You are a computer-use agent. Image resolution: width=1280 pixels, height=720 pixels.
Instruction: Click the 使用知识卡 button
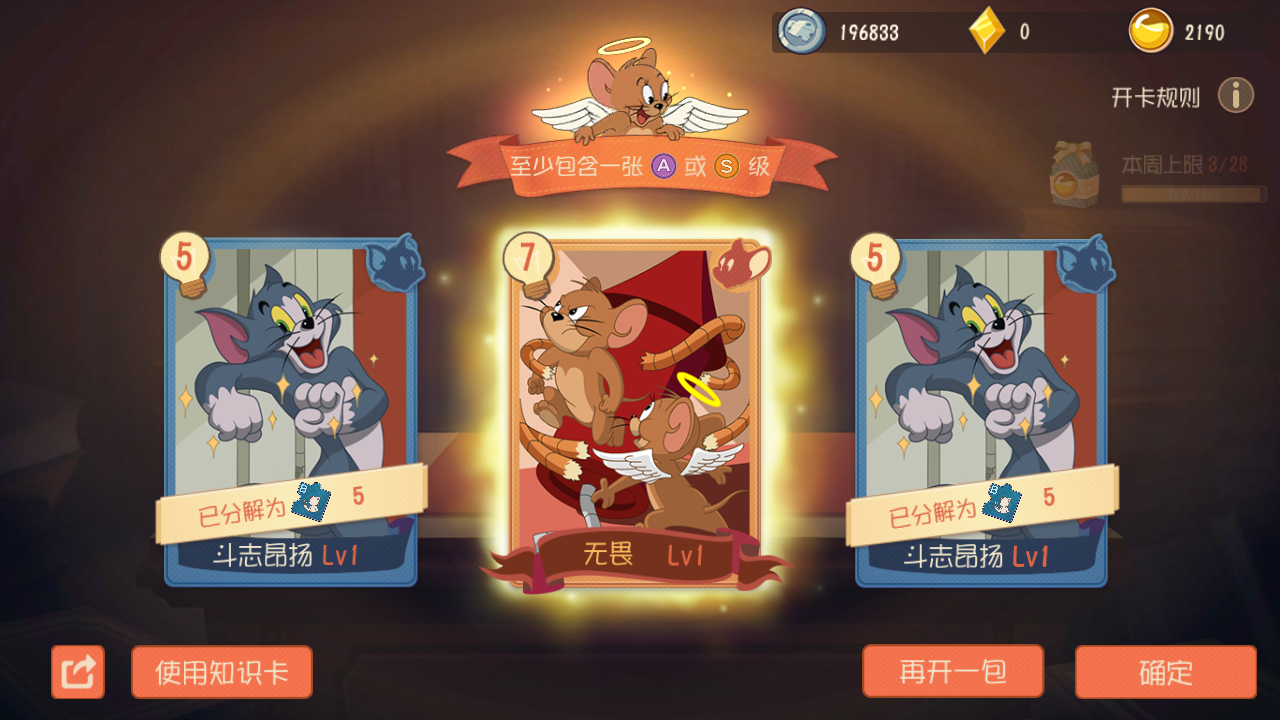(x=221, y=671)
